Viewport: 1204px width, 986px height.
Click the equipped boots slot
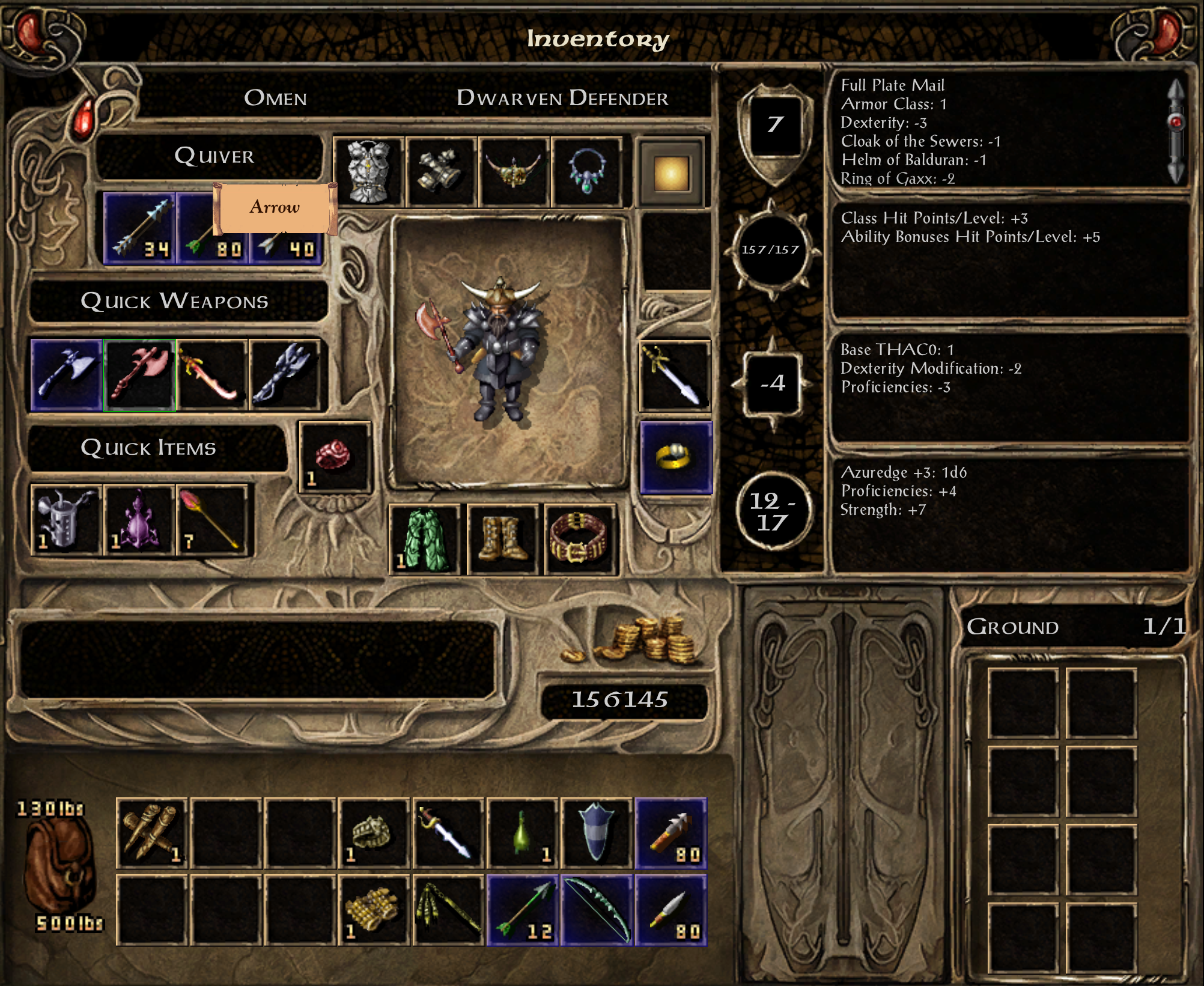click(x=502, y=540)
